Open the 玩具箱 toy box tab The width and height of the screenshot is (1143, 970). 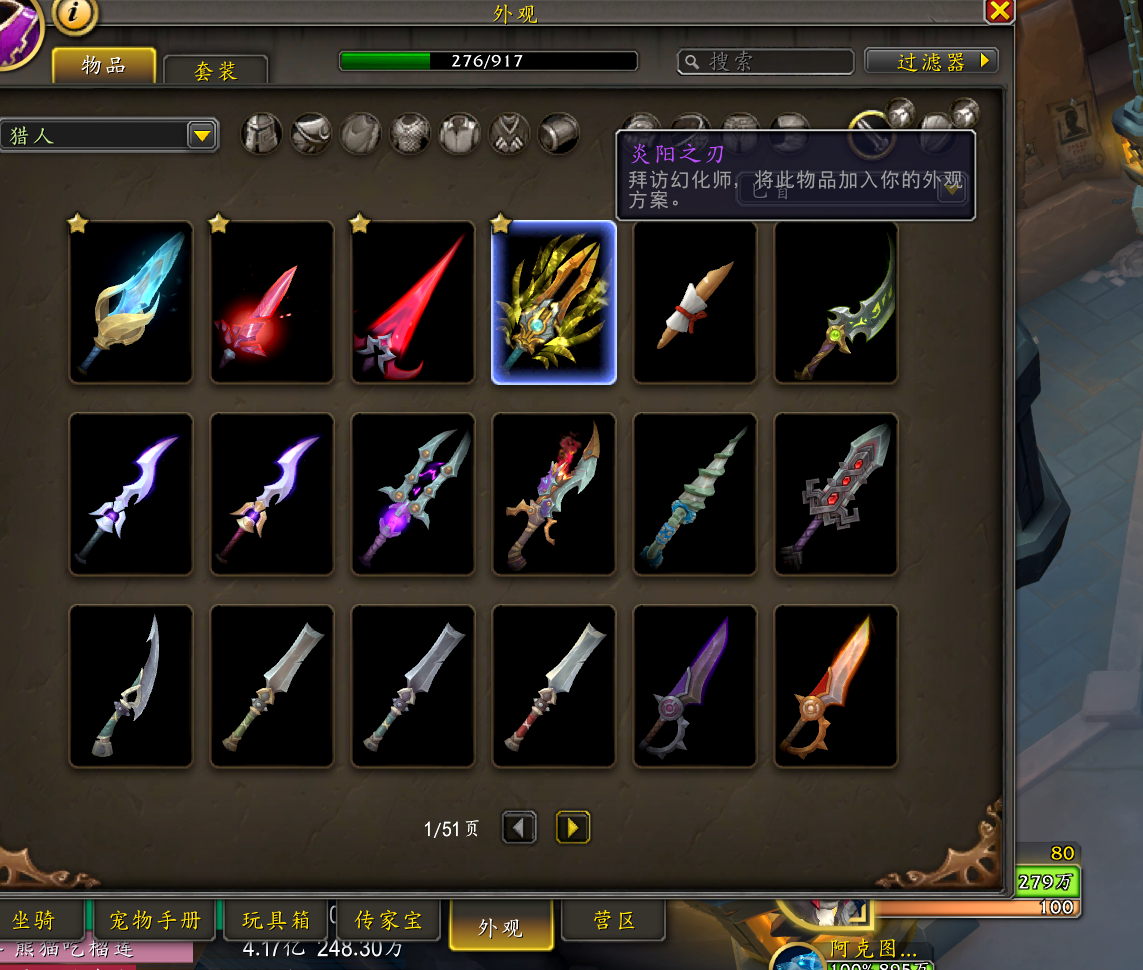tap(275, 920)
